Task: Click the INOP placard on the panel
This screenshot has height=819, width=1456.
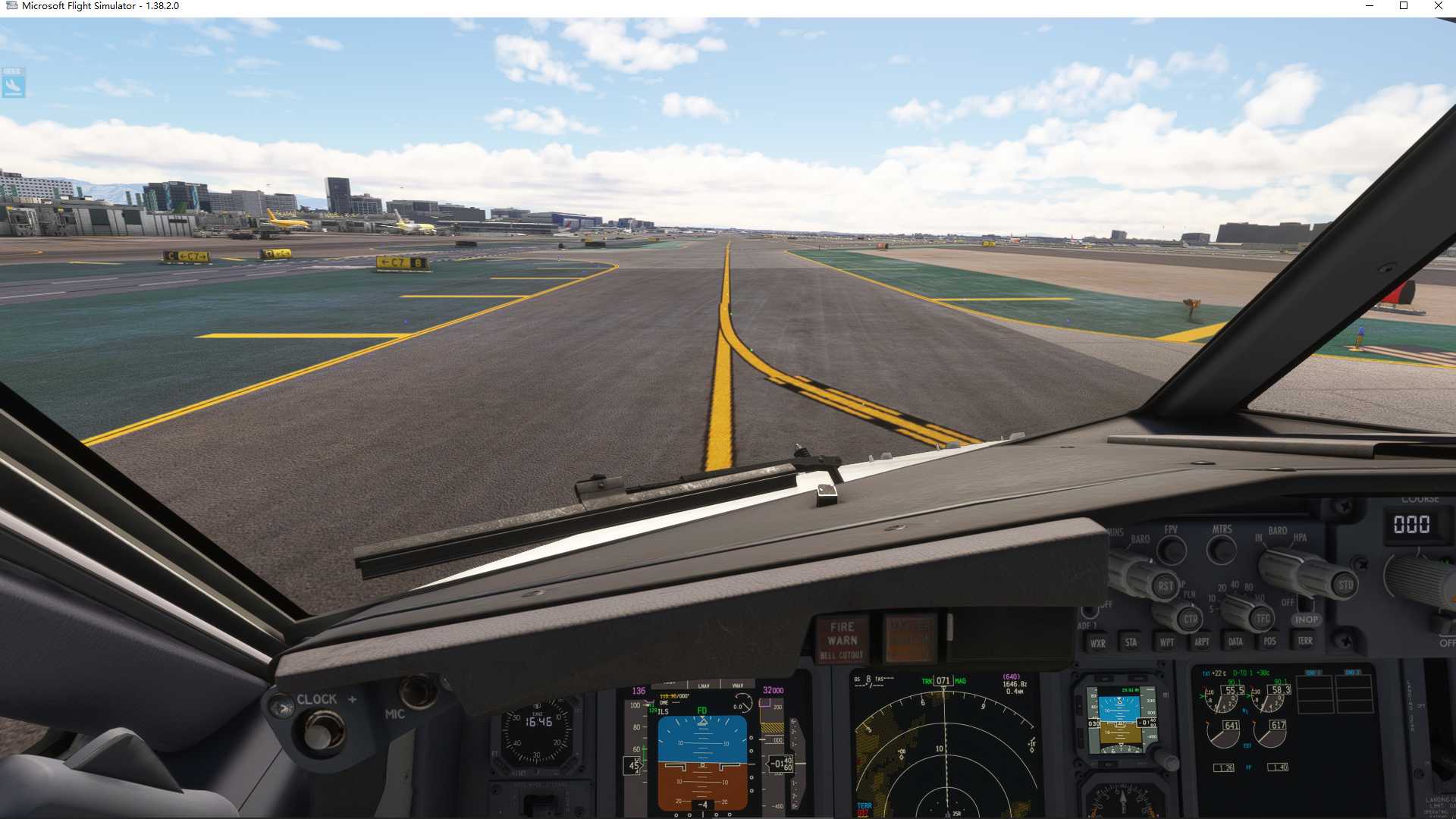Action: [x=1307, y=620]
